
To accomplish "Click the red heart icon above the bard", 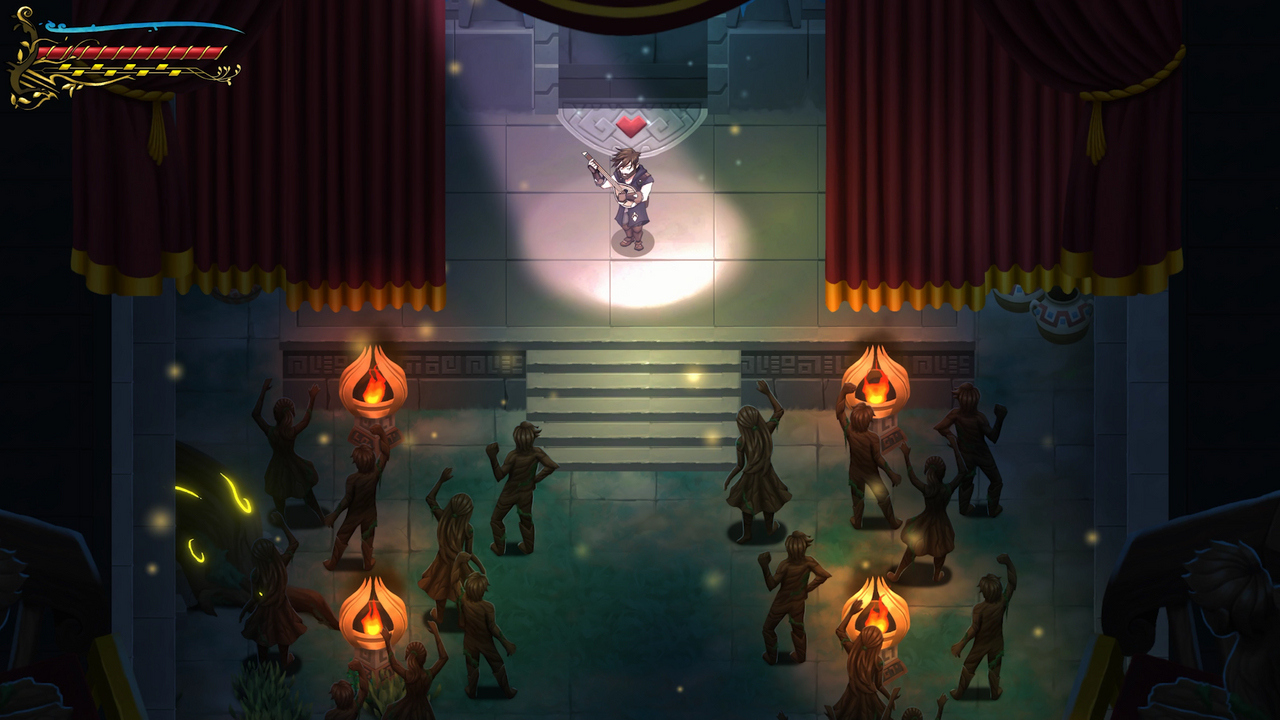I will click(x=632, y=125).
